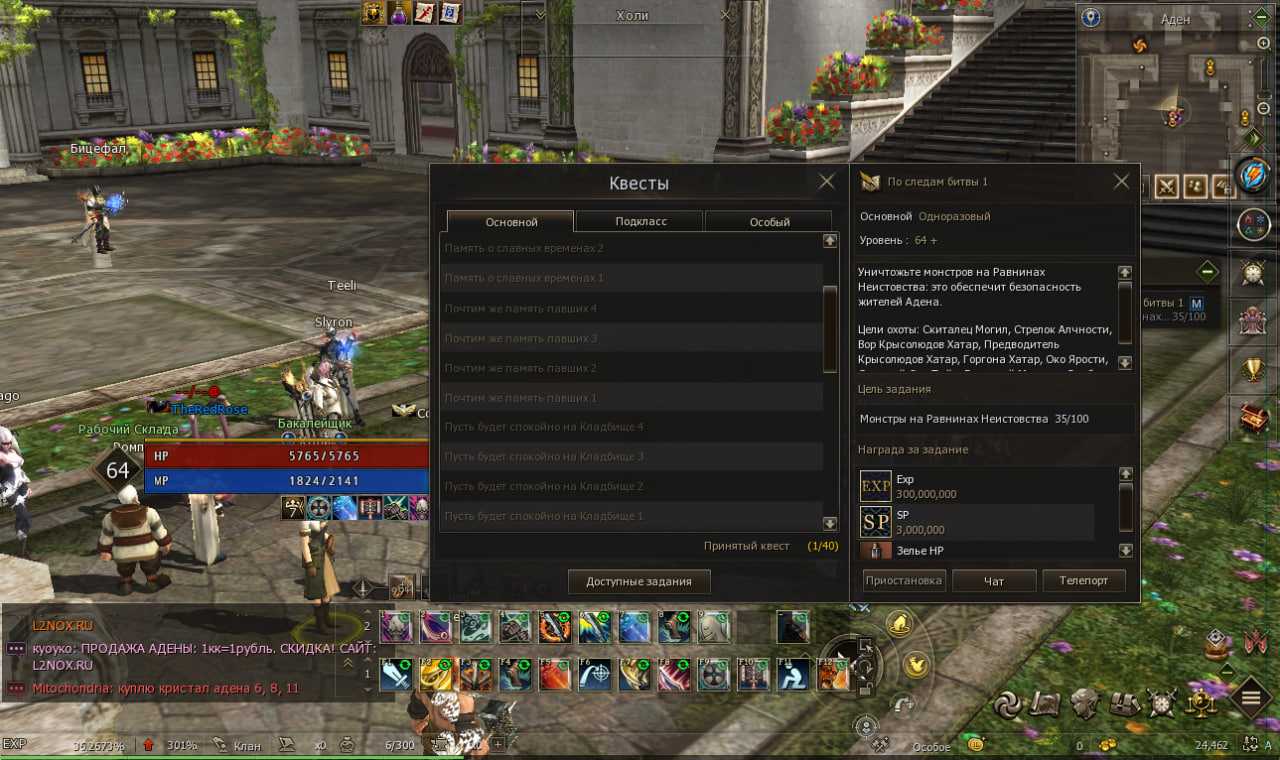Open the golden trophy icon
This screenshot has height=760, width=1280.
1253,370
